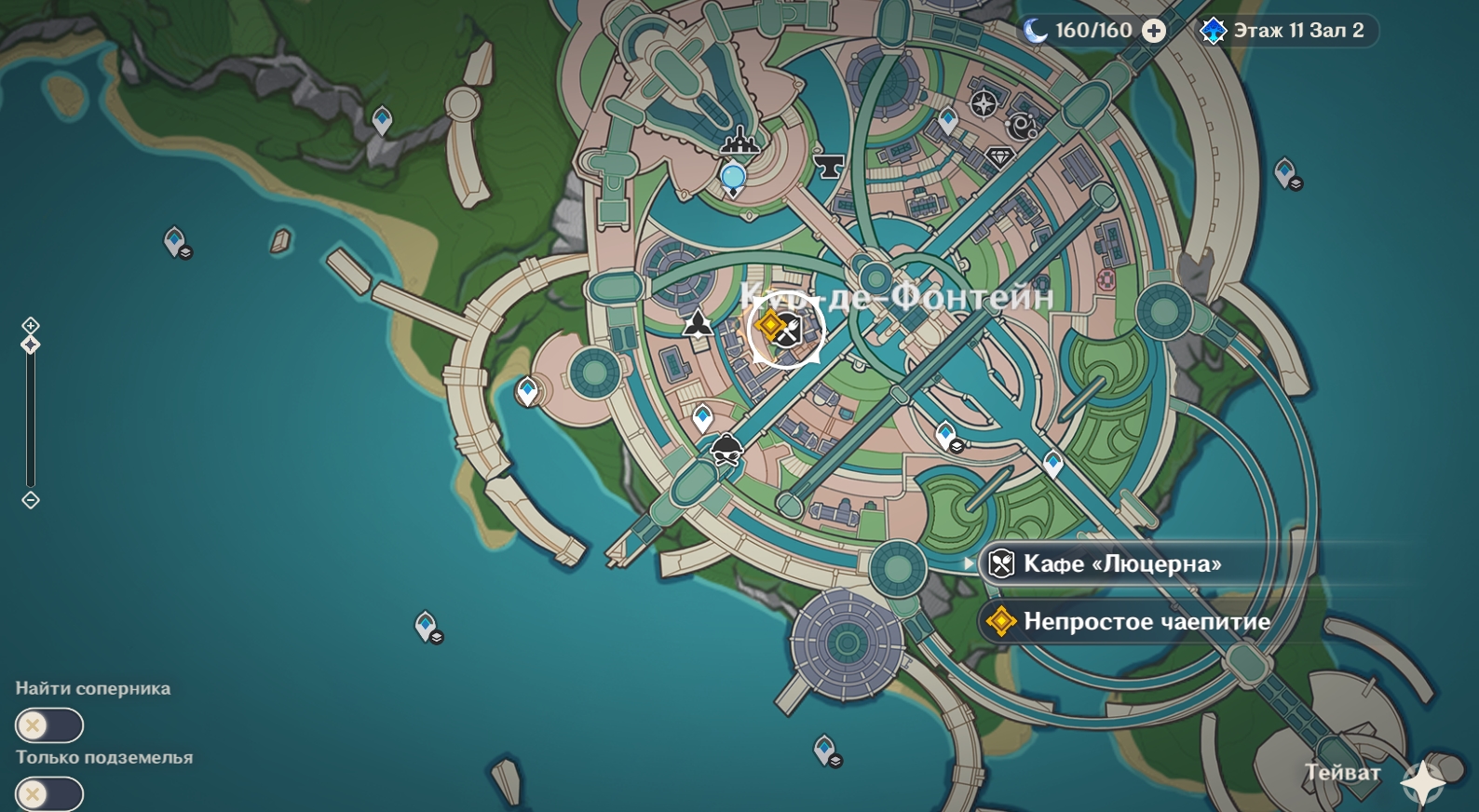Click the circled cafe marker on map
This screenshot has width=1479, height=812.
coord(787,330)
